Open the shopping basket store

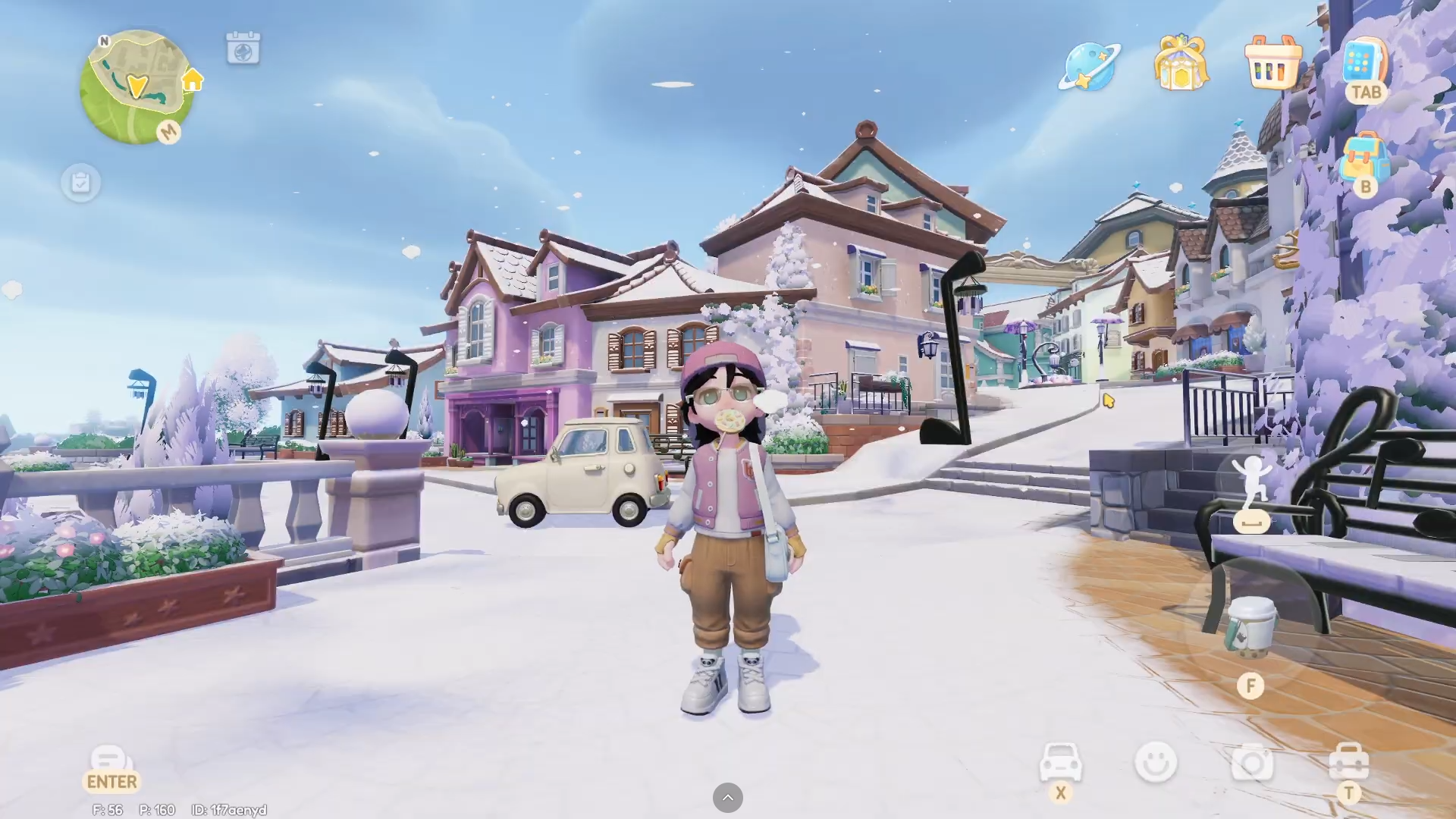tap(1273, 64)
